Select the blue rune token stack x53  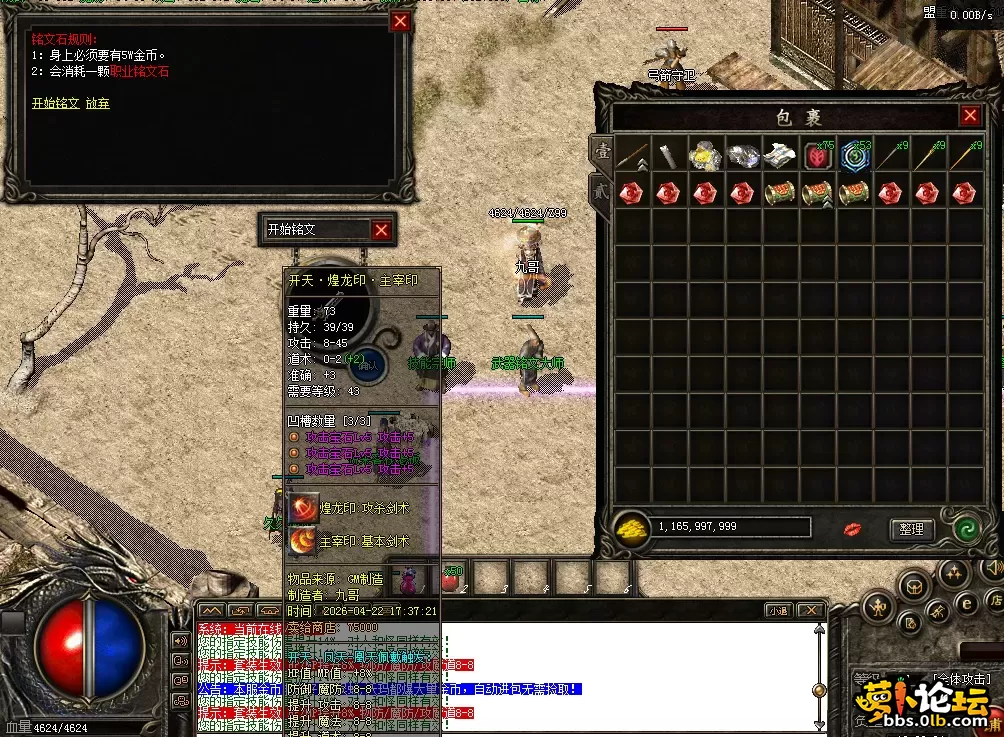point(854,155)
